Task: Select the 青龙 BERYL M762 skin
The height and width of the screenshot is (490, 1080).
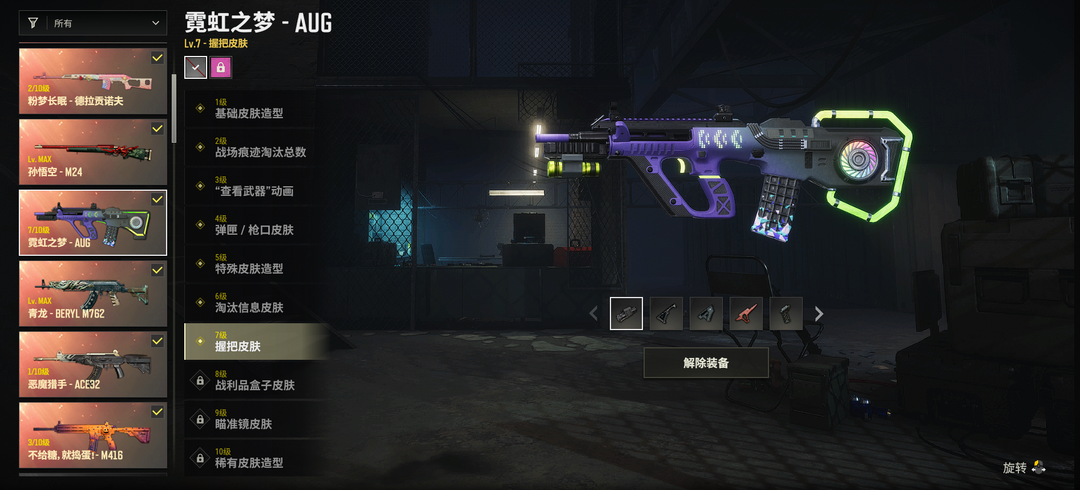Action: (93, 290)
